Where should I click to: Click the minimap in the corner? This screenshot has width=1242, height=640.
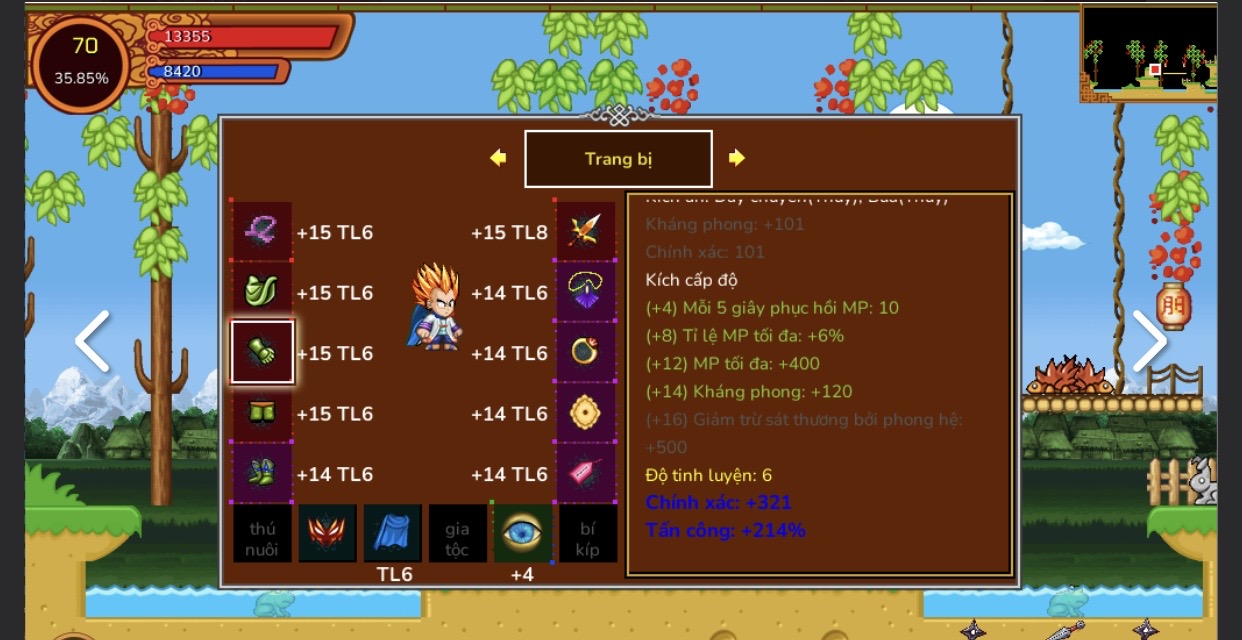coord(1149,52)
